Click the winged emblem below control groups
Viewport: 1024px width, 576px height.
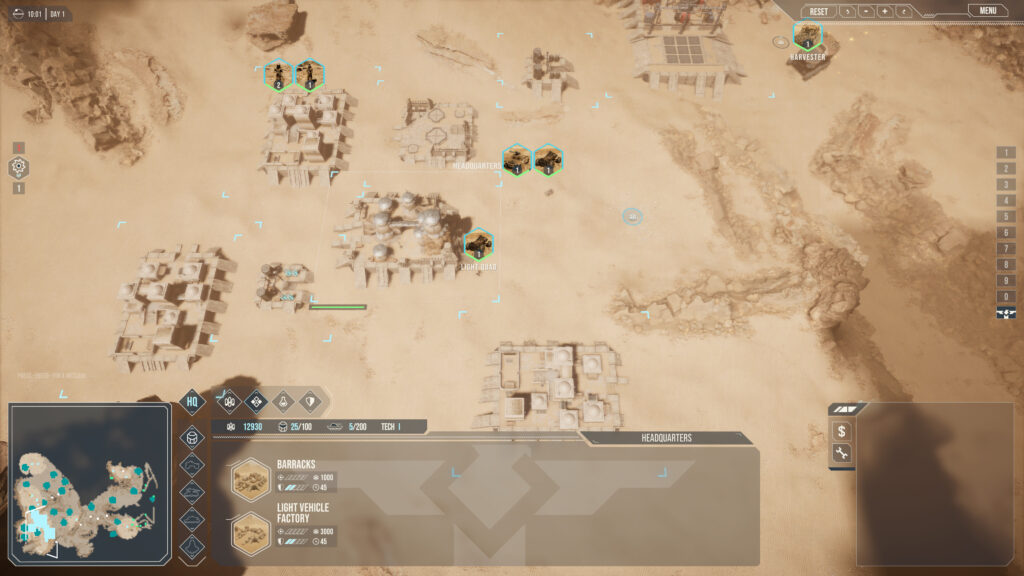(x=1006, y=314)
